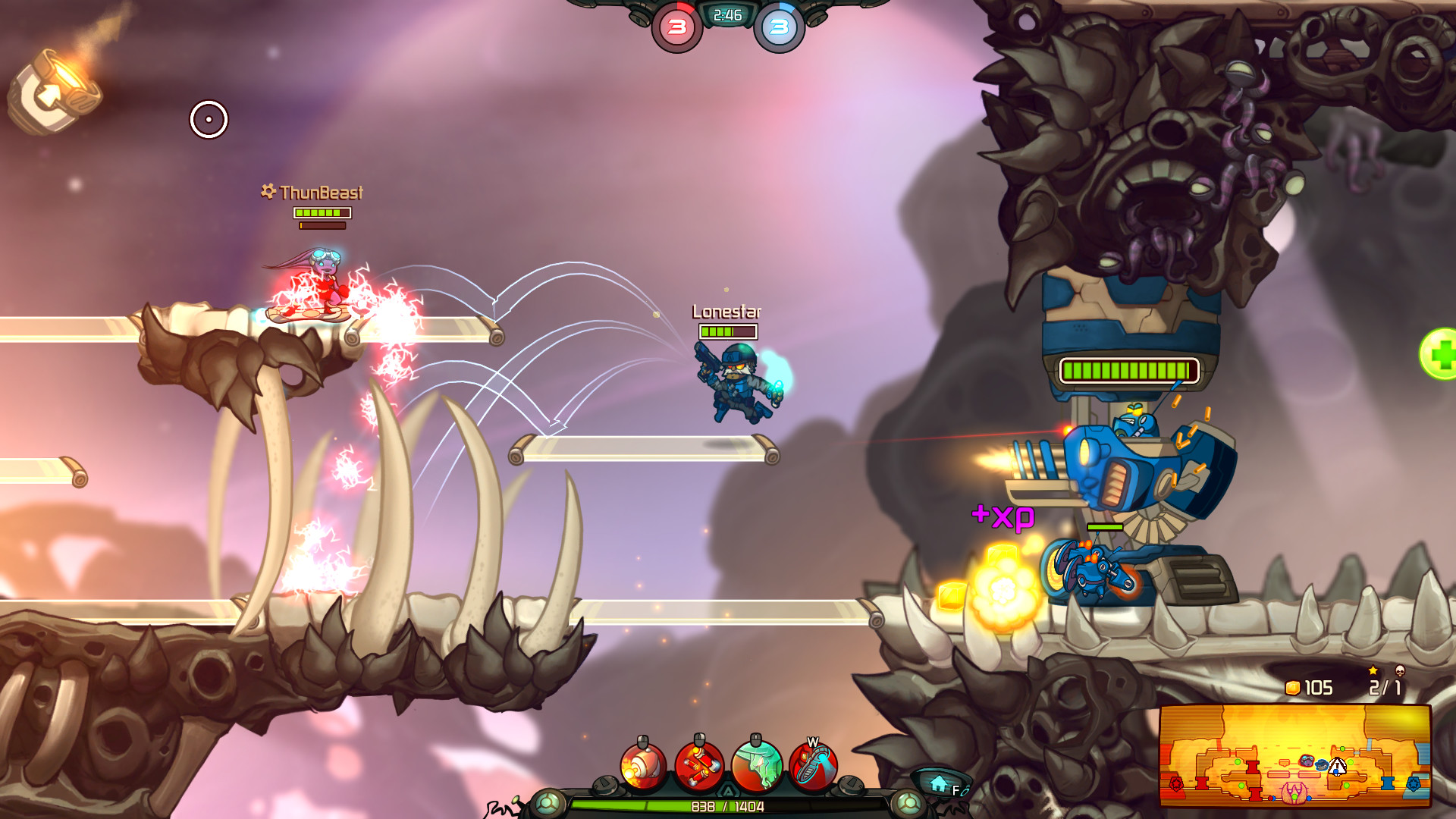Activate the Dynamite Throw ability icon
The image size is (1456, 819).
[701, 764]
